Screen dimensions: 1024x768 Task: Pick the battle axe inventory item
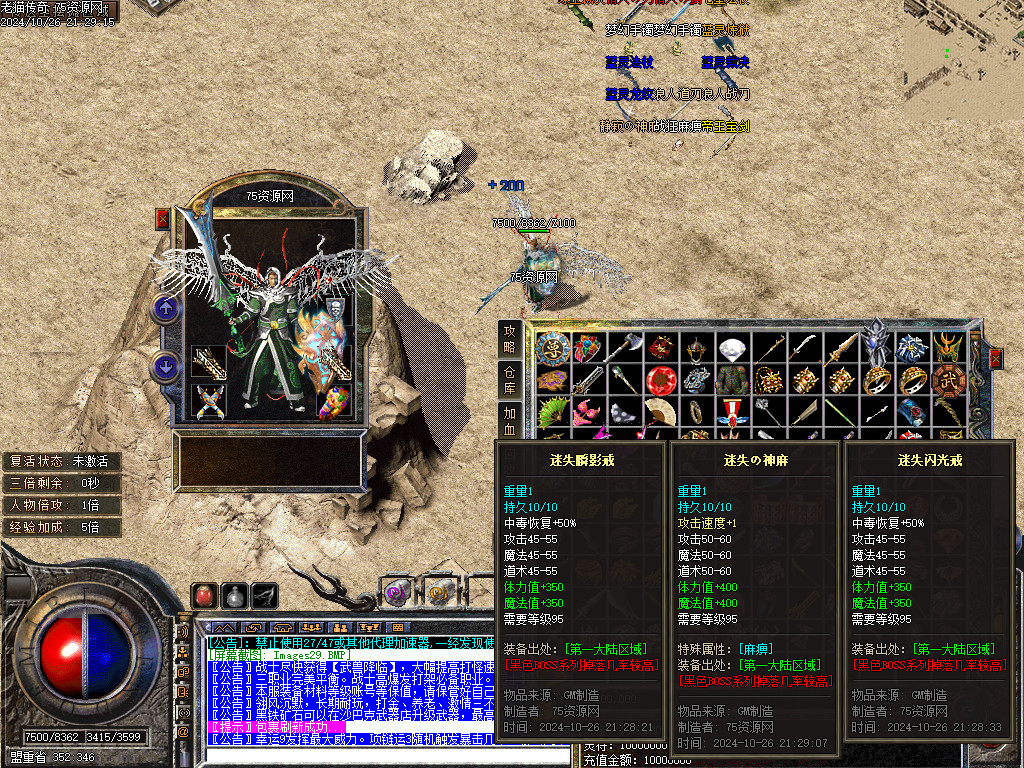[x=623, y=348]
